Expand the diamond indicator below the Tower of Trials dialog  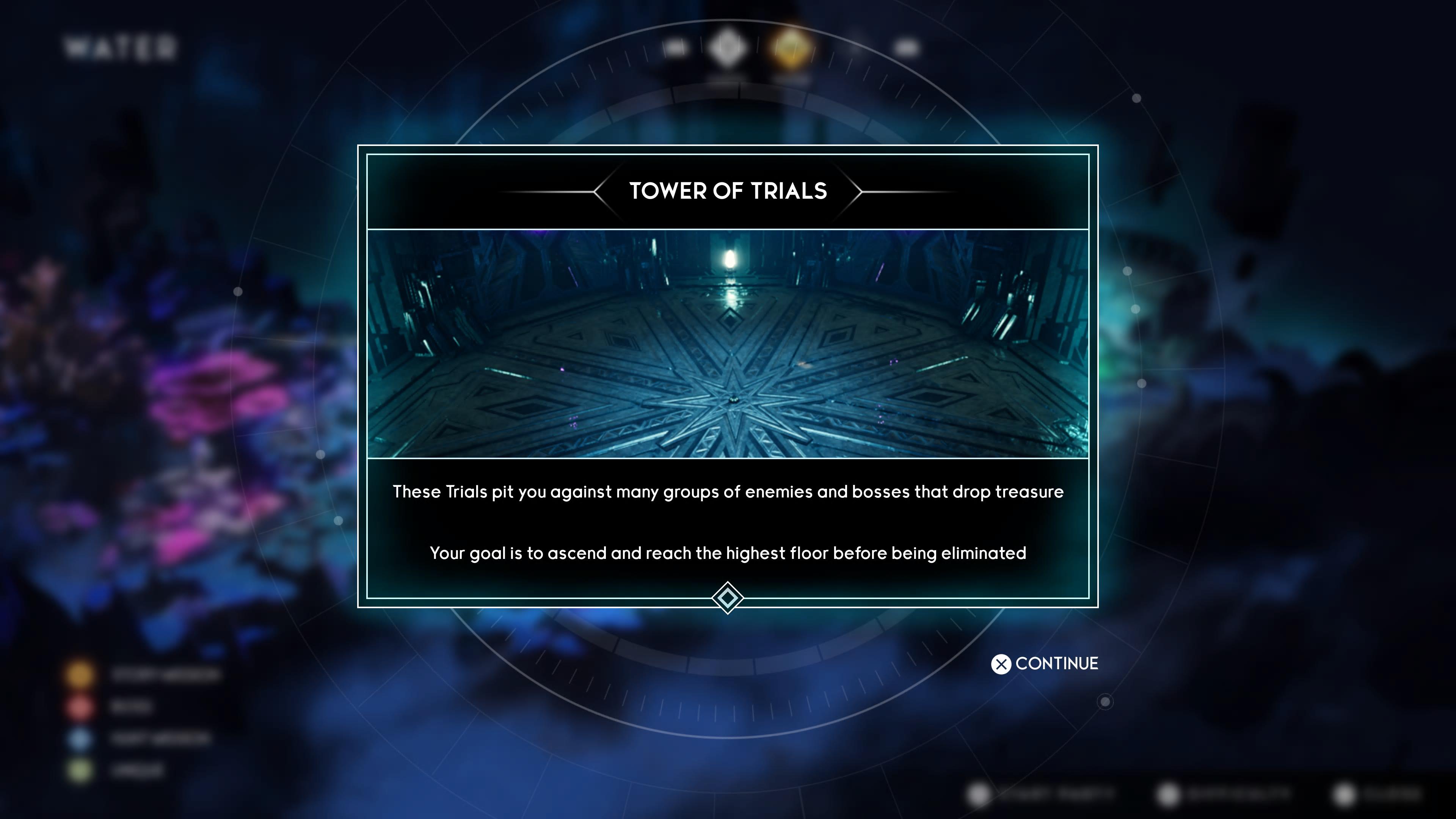[728, 598]
